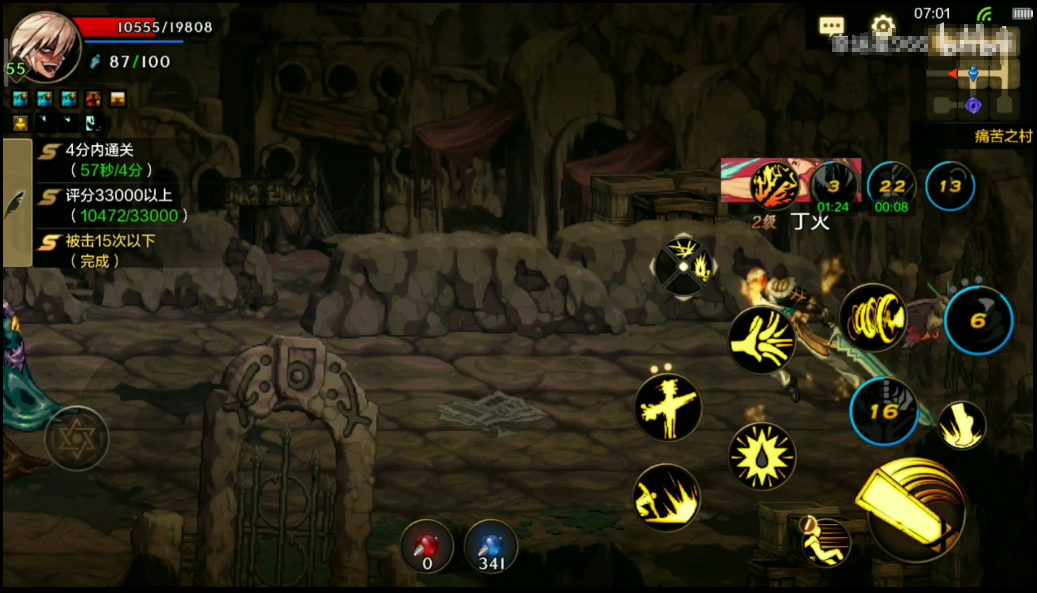Use the blue MP potion
The image size is (1037, 593).
(490, 547)
